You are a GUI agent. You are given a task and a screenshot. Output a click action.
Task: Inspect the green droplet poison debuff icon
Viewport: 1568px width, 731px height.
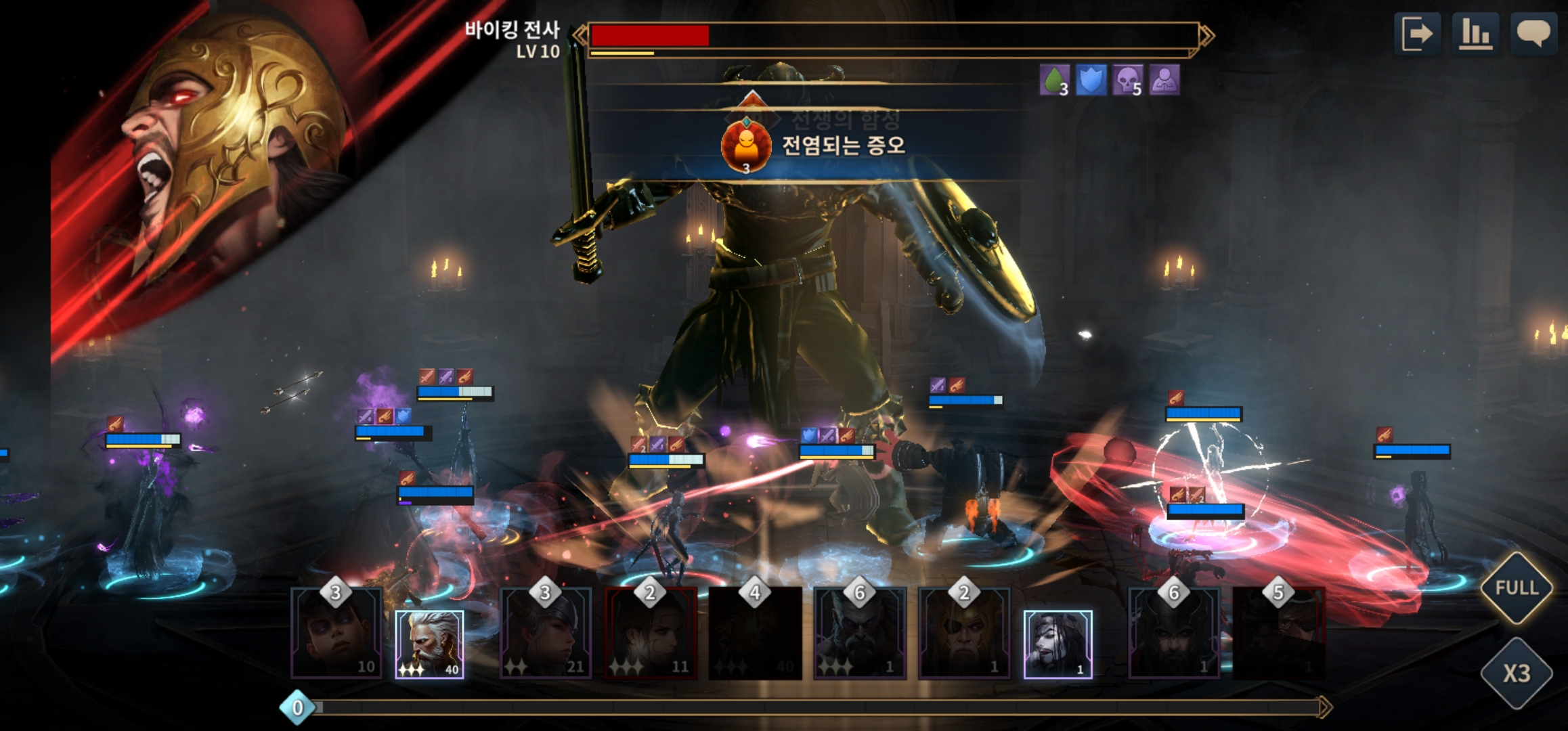click(x=1054, y=81)
